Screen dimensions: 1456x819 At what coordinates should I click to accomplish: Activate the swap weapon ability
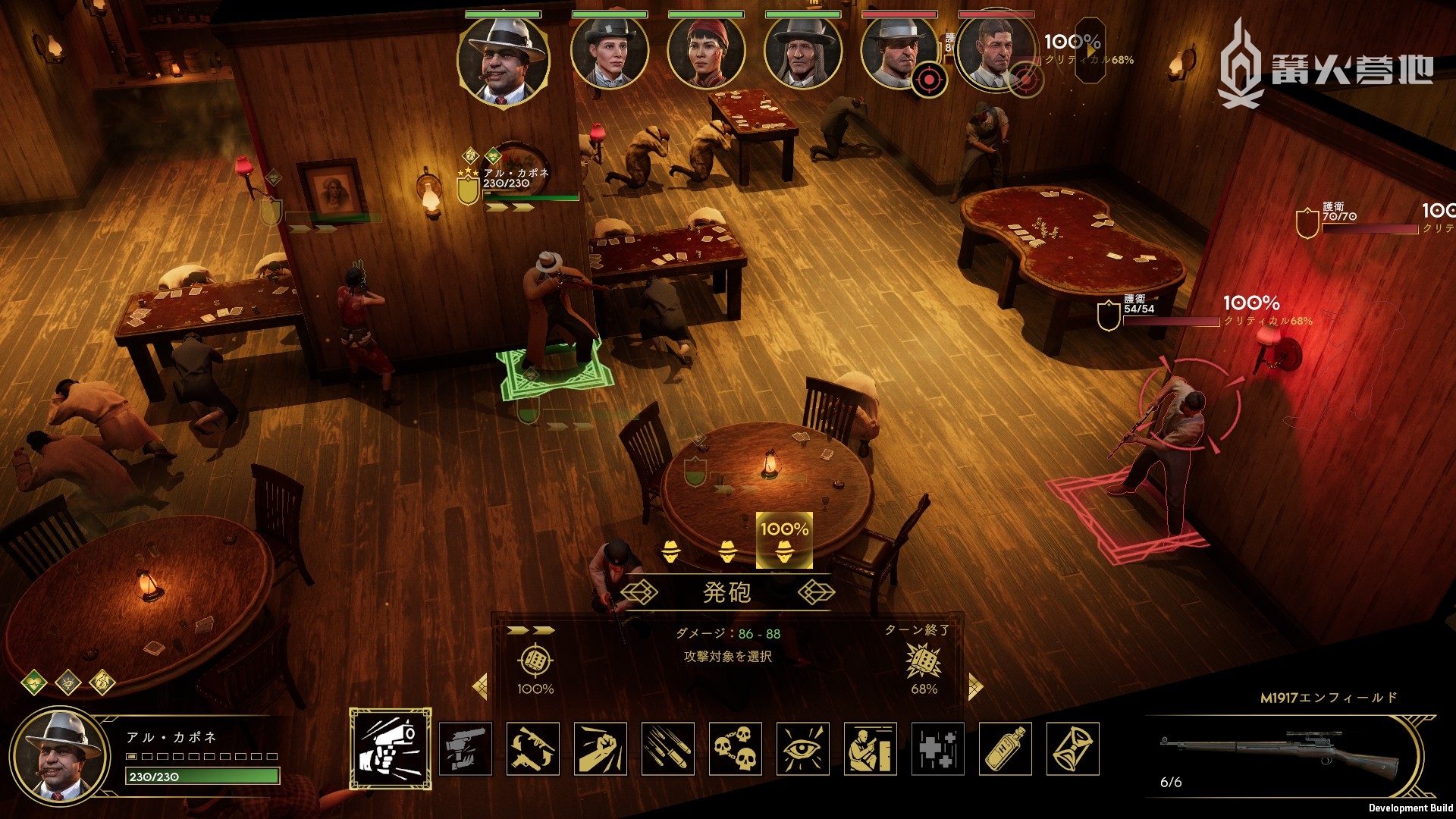(533, 748)
